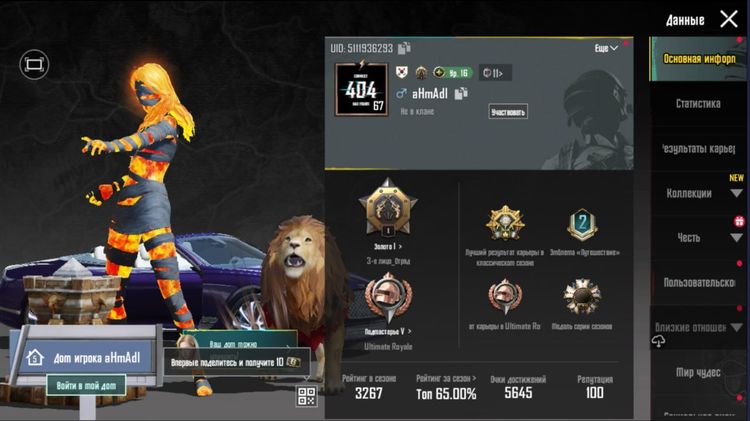The image size is (750, 421).
Task: Open the Эмблема «Путешествие» badge
Action: [x=581, y=226]
